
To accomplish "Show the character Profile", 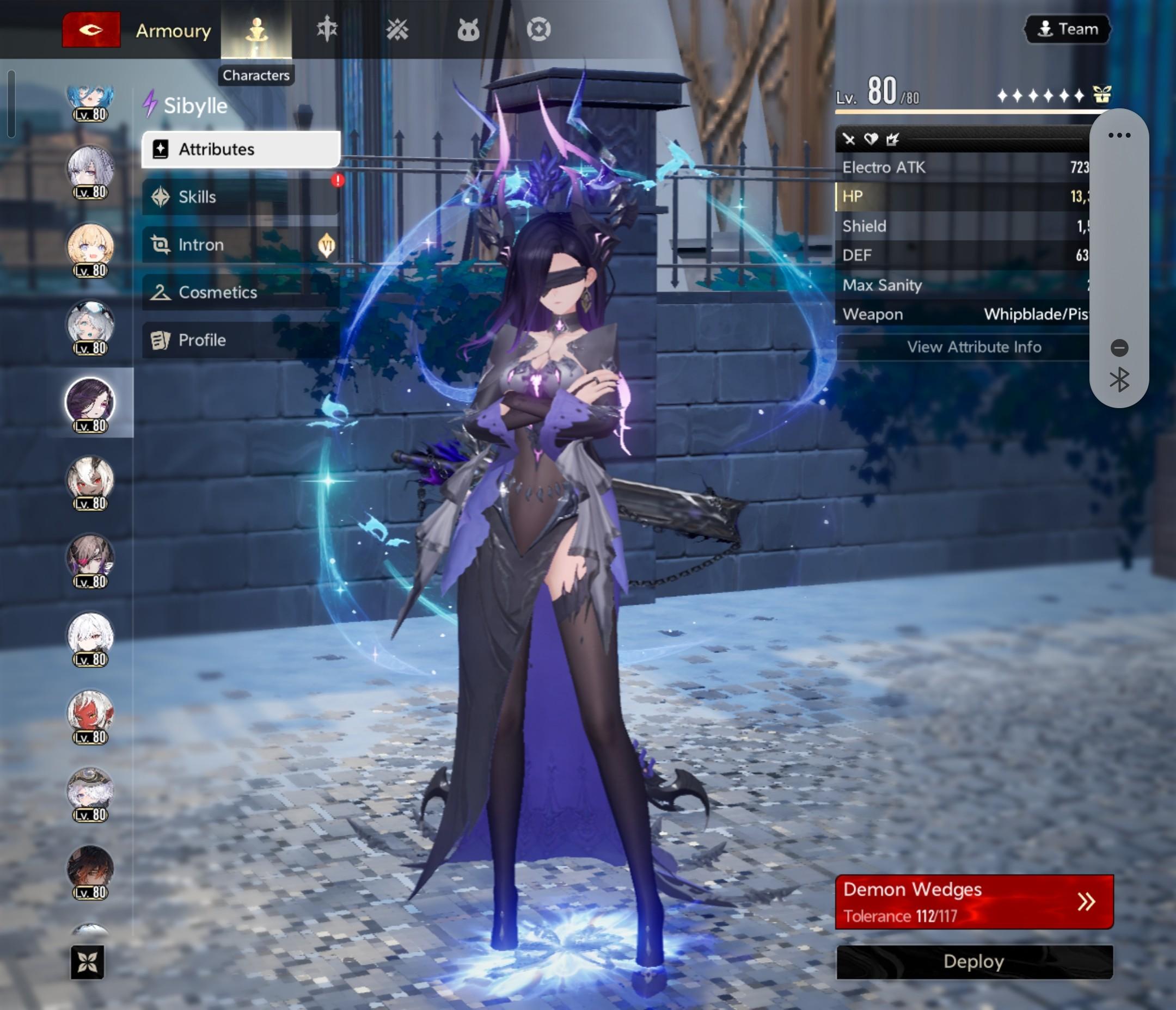I will [241, 340].
